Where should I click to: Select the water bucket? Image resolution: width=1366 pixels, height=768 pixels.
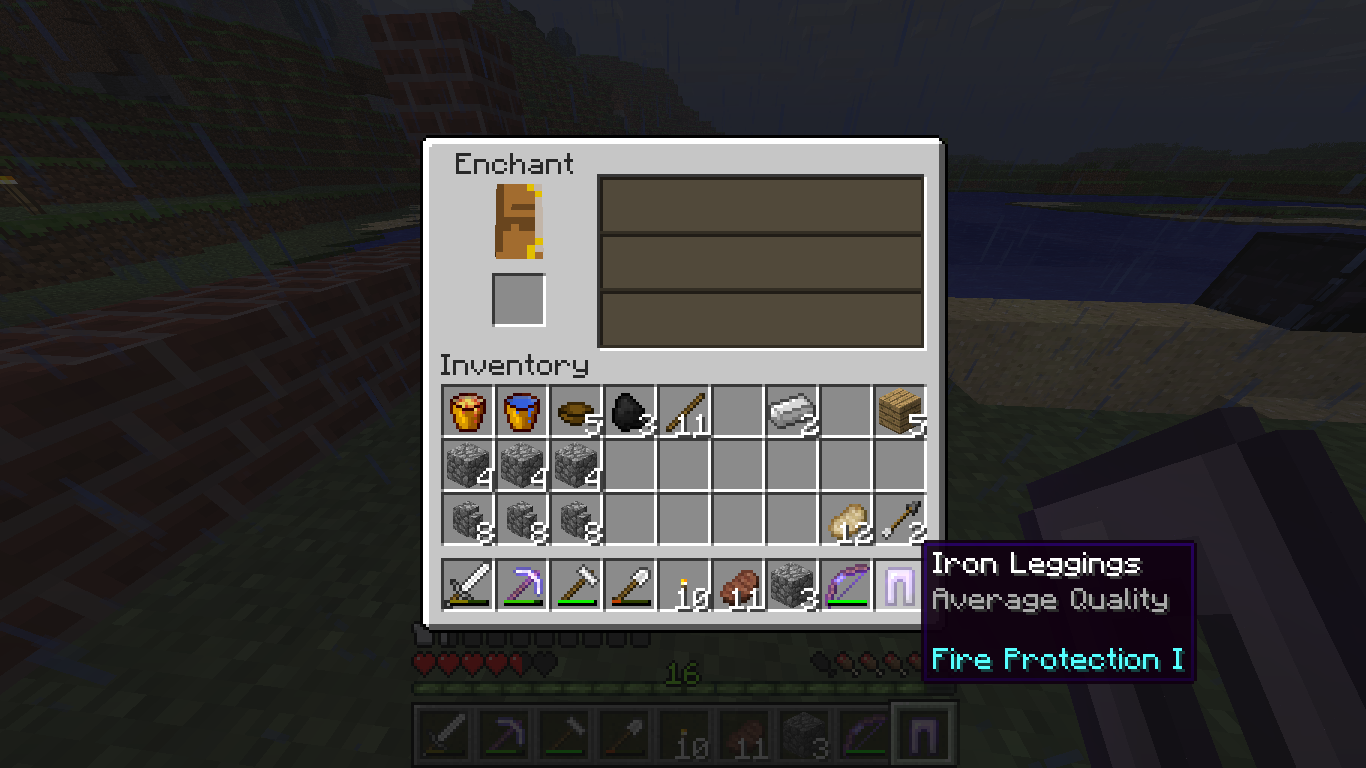tap(521, 413)
